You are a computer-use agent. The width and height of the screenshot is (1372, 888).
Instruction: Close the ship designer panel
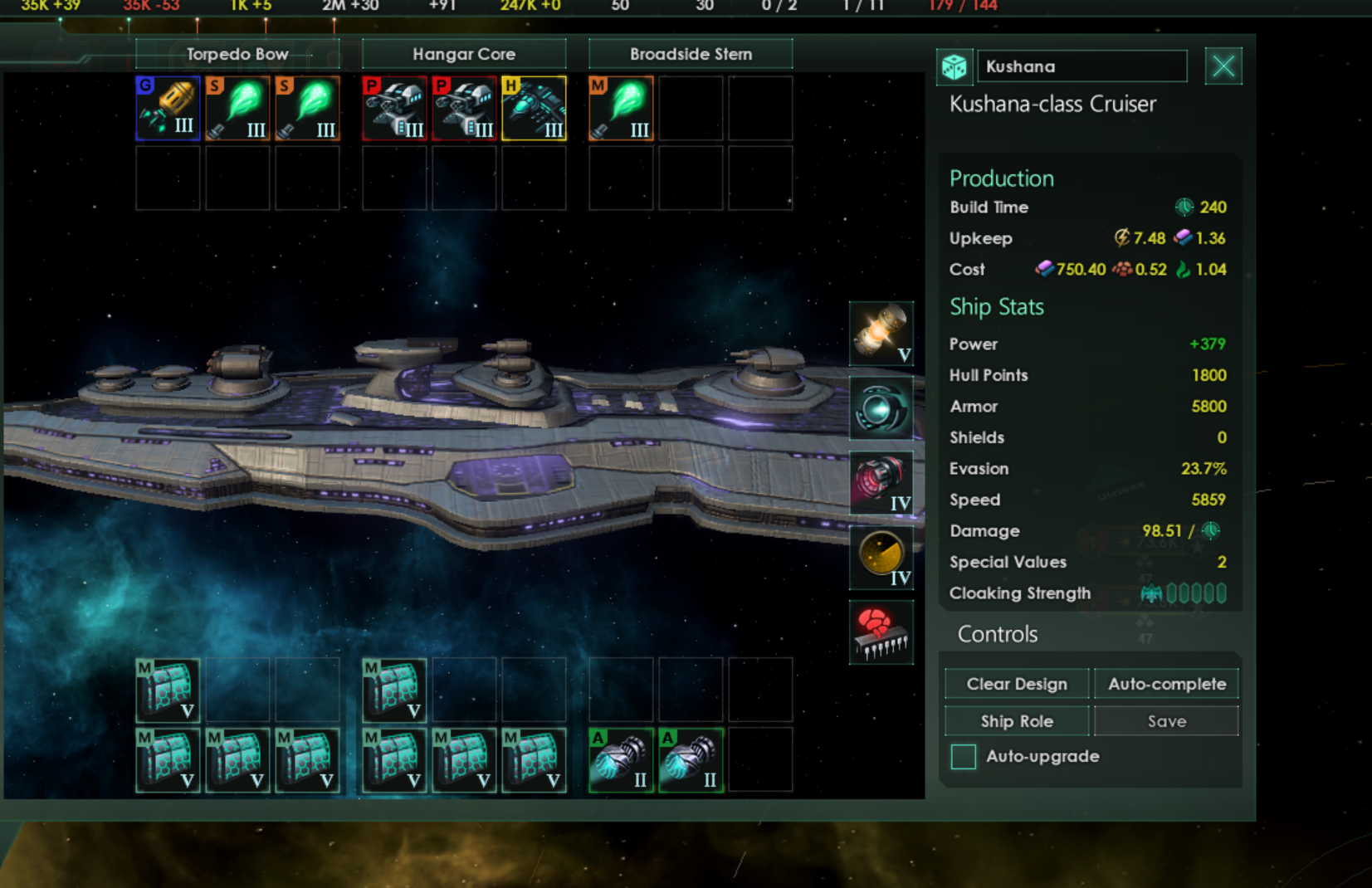point(1223,66)
